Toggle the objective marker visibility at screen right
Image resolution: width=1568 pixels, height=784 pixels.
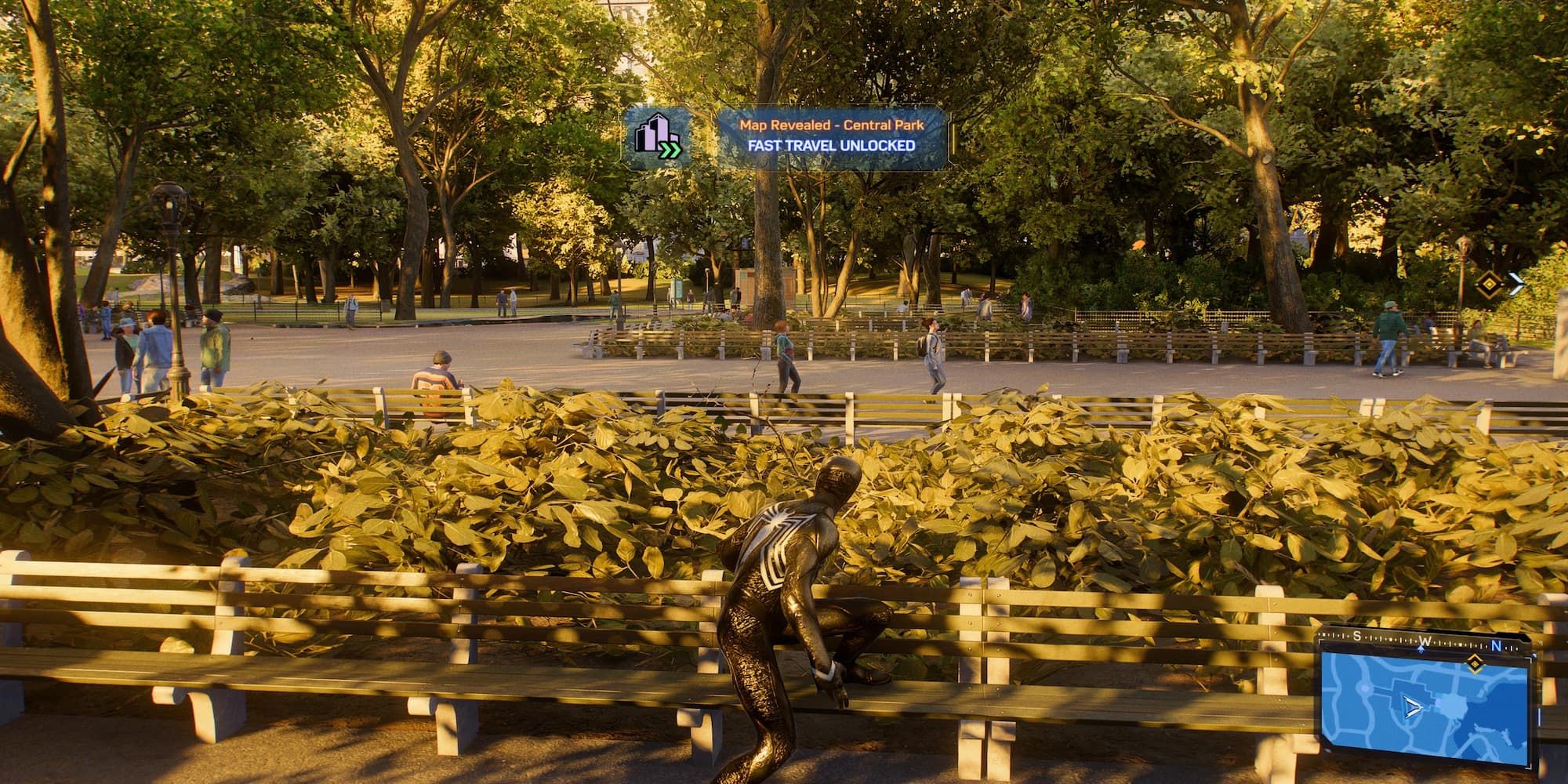click(x=1490, y=284)
